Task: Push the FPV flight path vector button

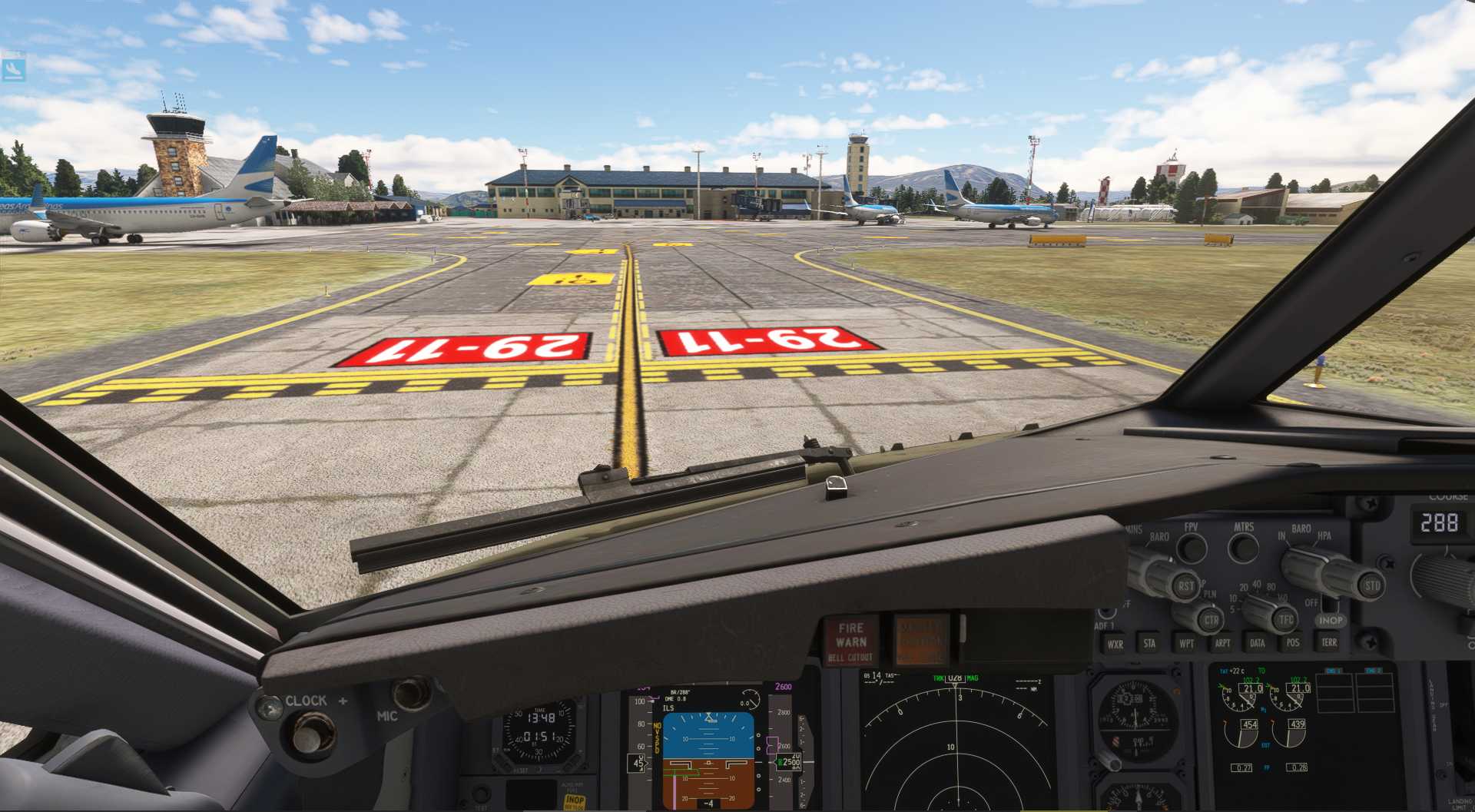Action: 1192,548
